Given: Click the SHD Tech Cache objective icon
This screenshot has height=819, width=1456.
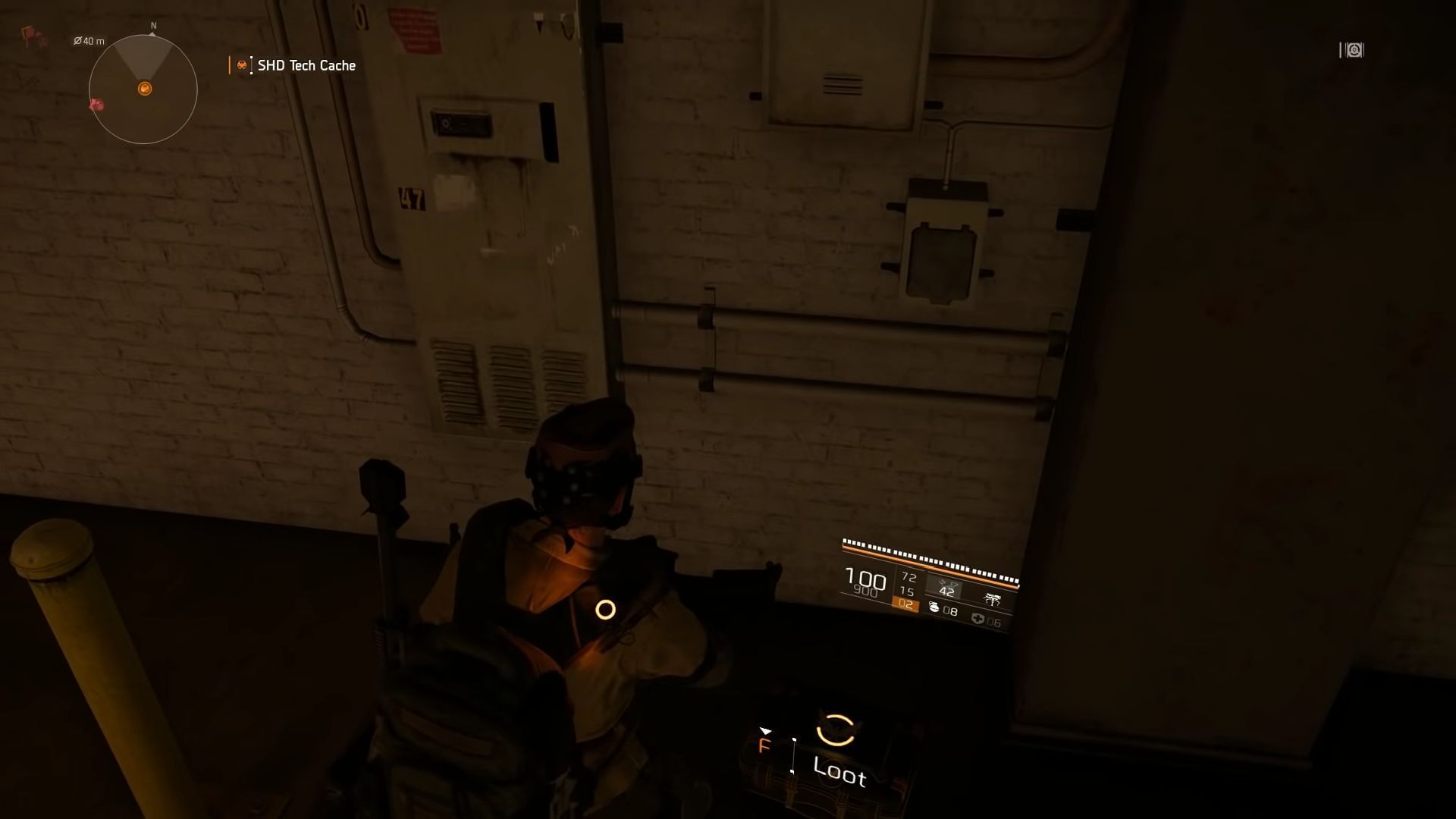Looking at the screenshot, I should coord(241,65).
